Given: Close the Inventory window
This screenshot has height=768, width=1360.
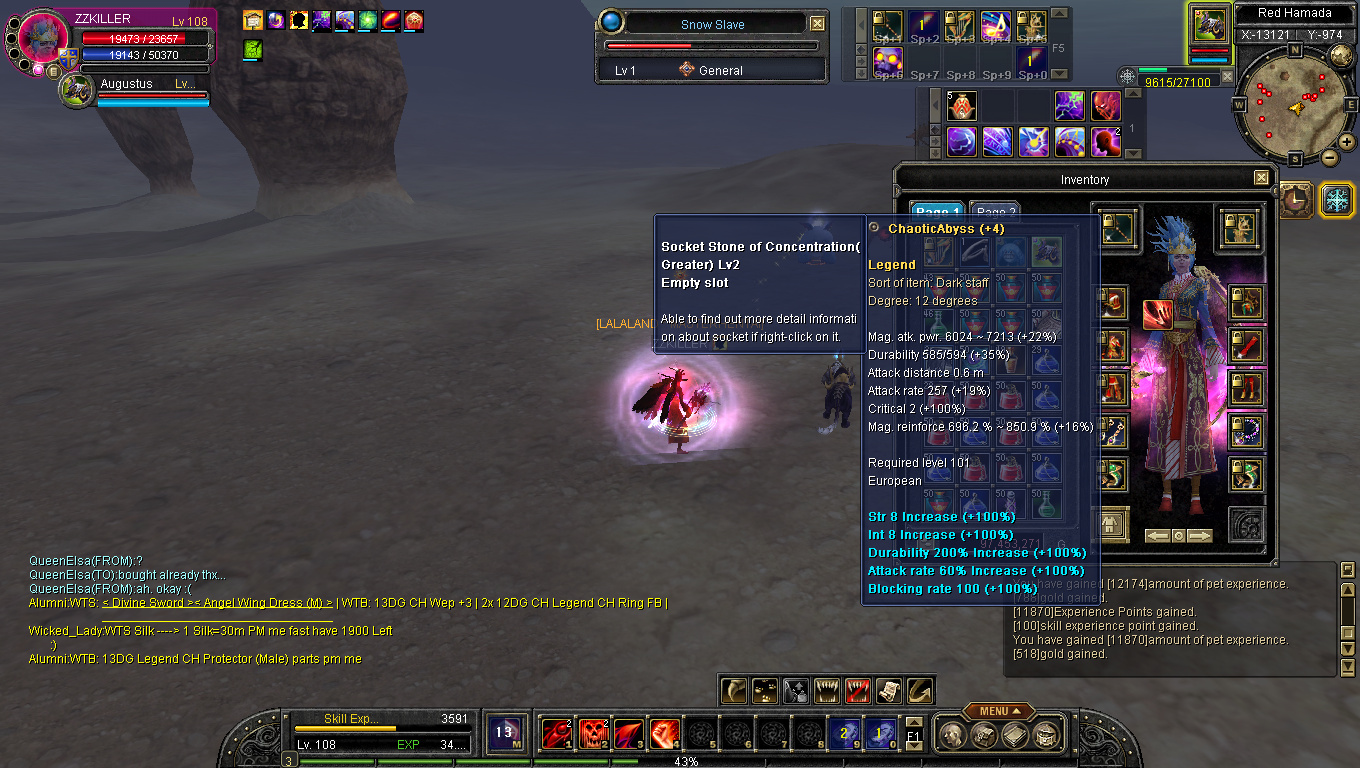Looking at the screenshot, I should [x=1261, y=178].
